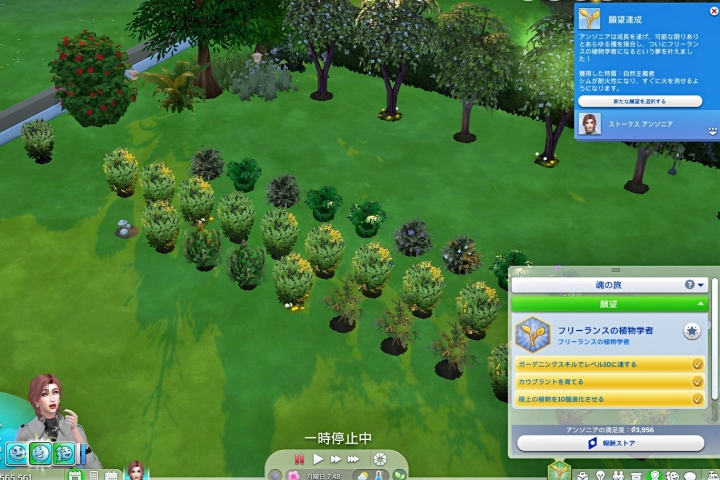Resume at normal play speed
720x480 pixels.
pos(318,458)
